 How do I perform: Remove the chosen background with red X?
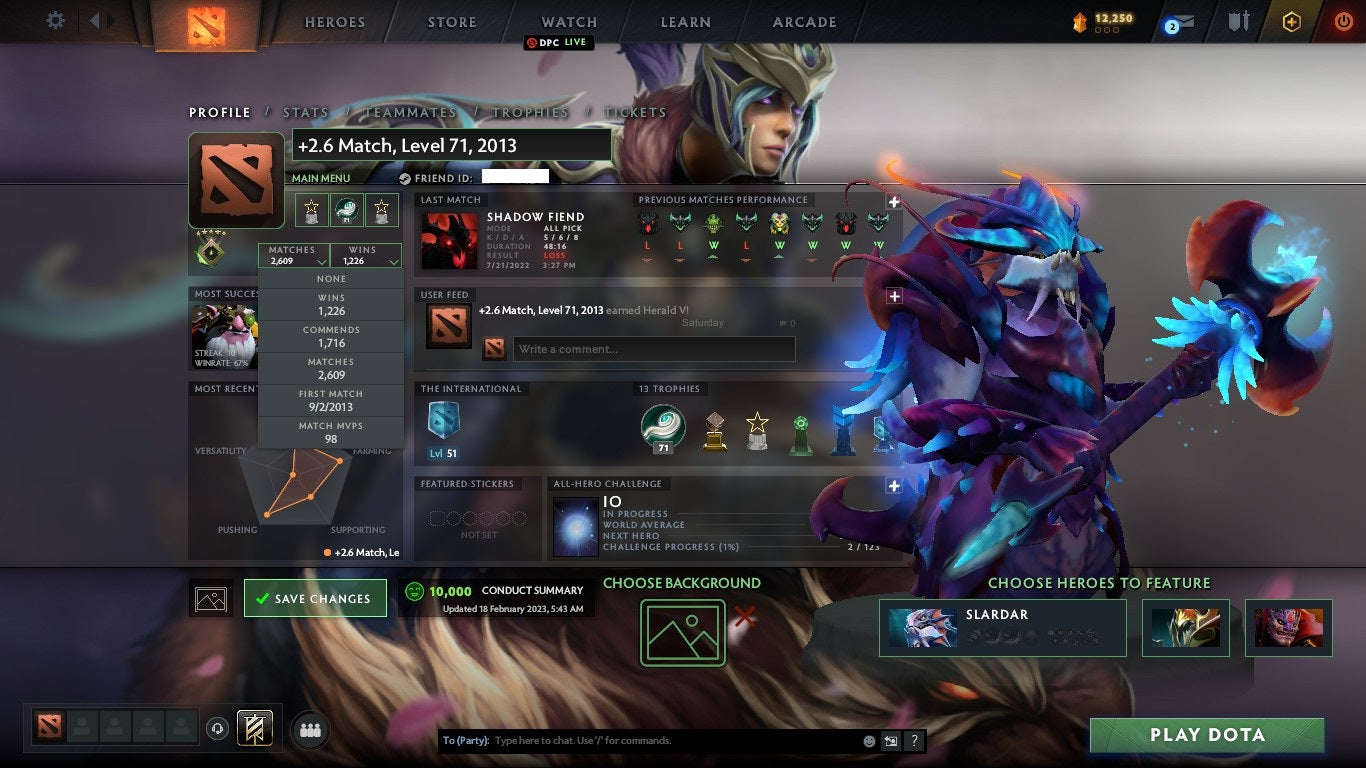tap(745, 616)
